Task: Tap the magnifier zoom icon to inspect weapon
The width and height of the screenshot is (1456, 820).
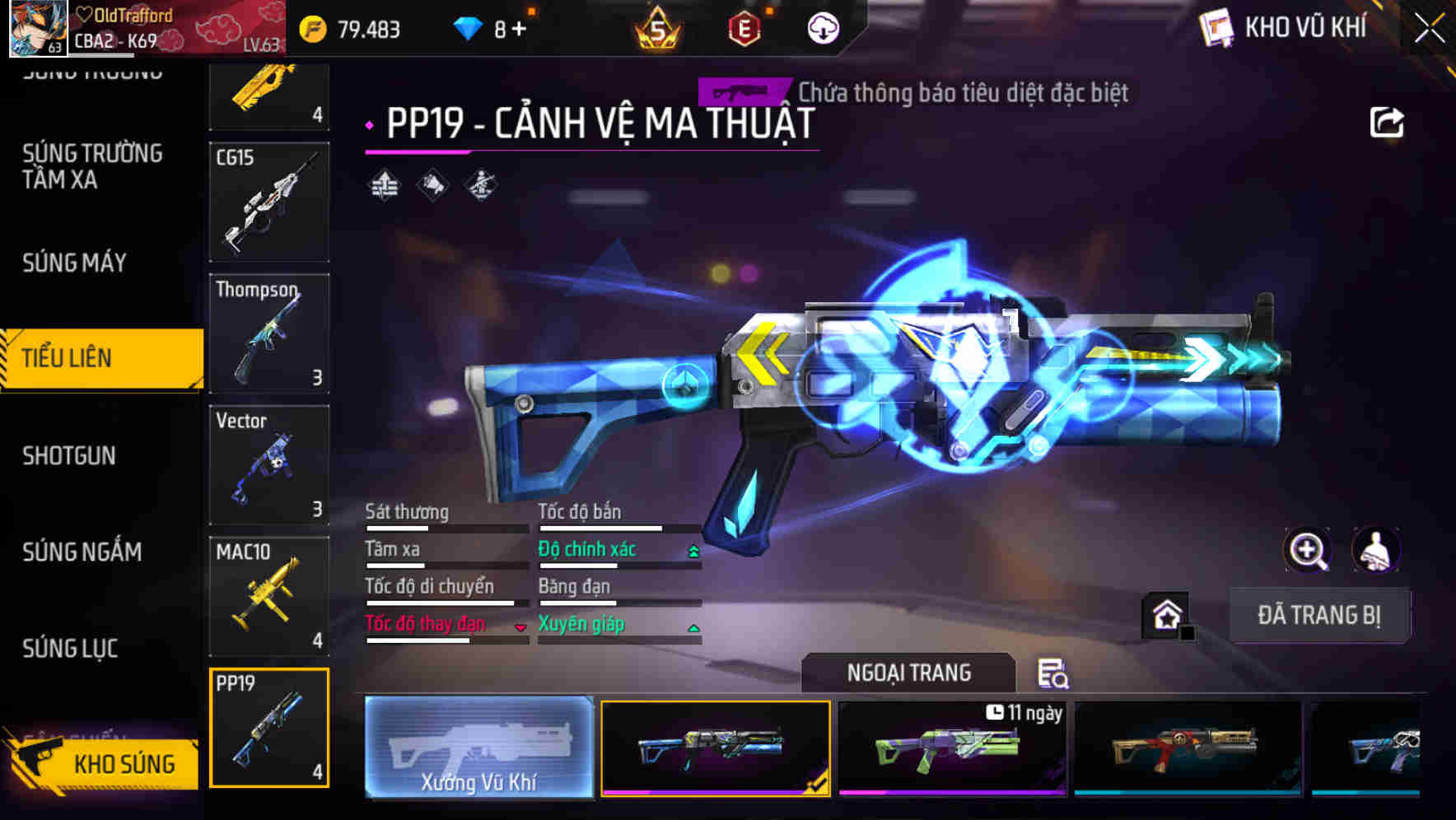Action: (1308, 550)
